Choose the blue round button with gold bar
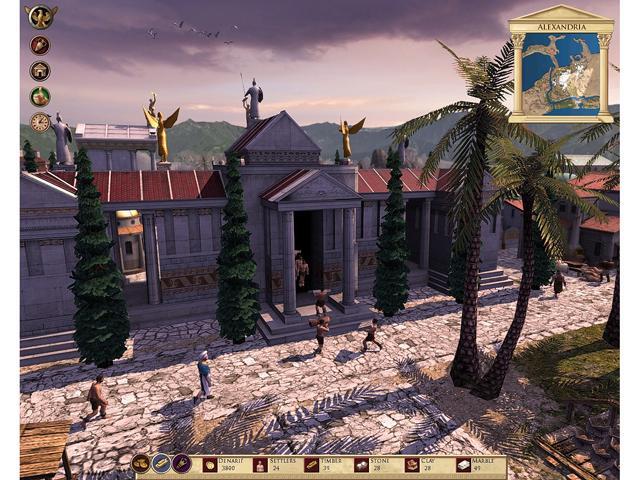 161,464
